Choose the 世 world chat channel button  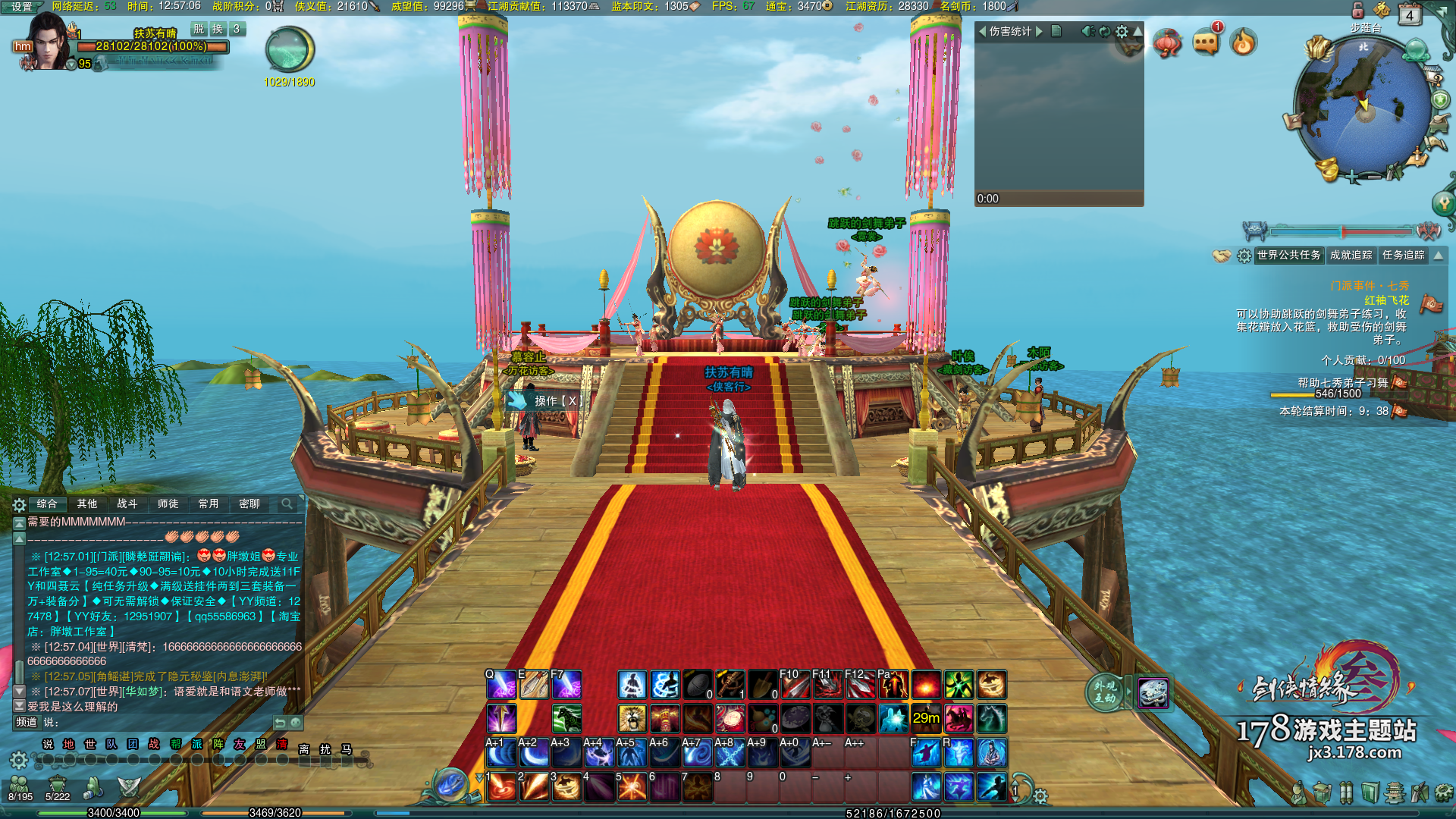[x=90, y=745]
